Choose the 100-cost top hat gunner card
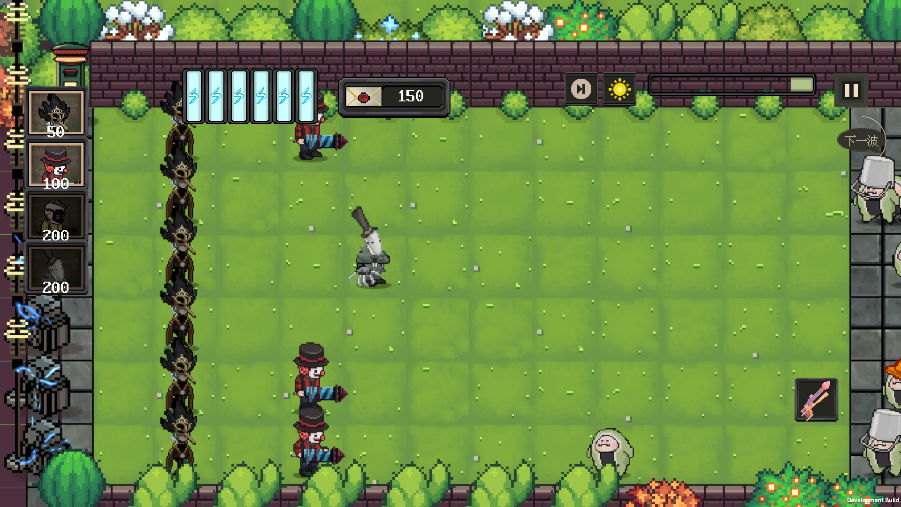Viewport: 901px width, 507px height. 56,165
